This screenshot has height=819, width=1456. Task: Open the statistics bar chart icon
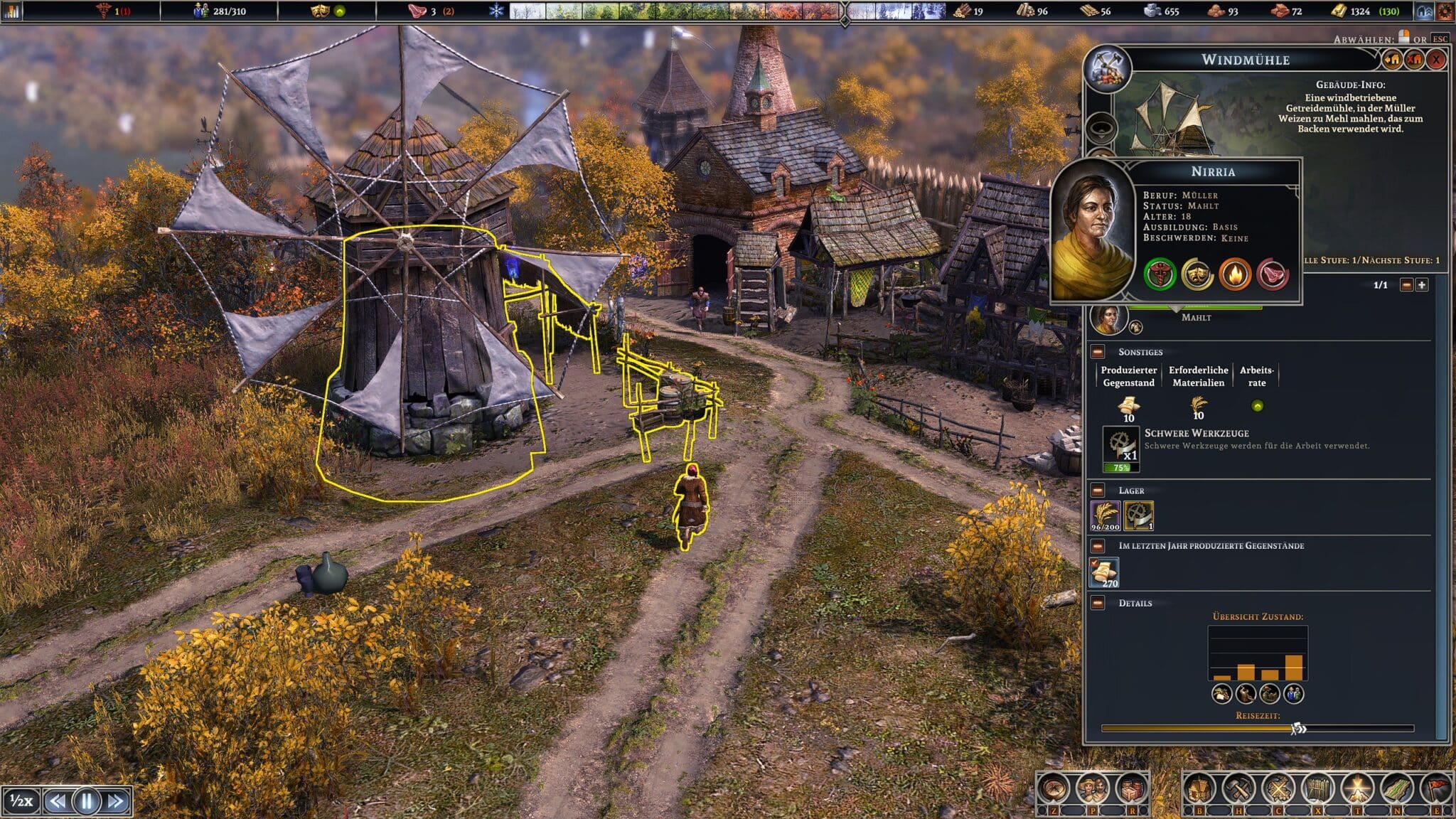[x=12, y=11]
